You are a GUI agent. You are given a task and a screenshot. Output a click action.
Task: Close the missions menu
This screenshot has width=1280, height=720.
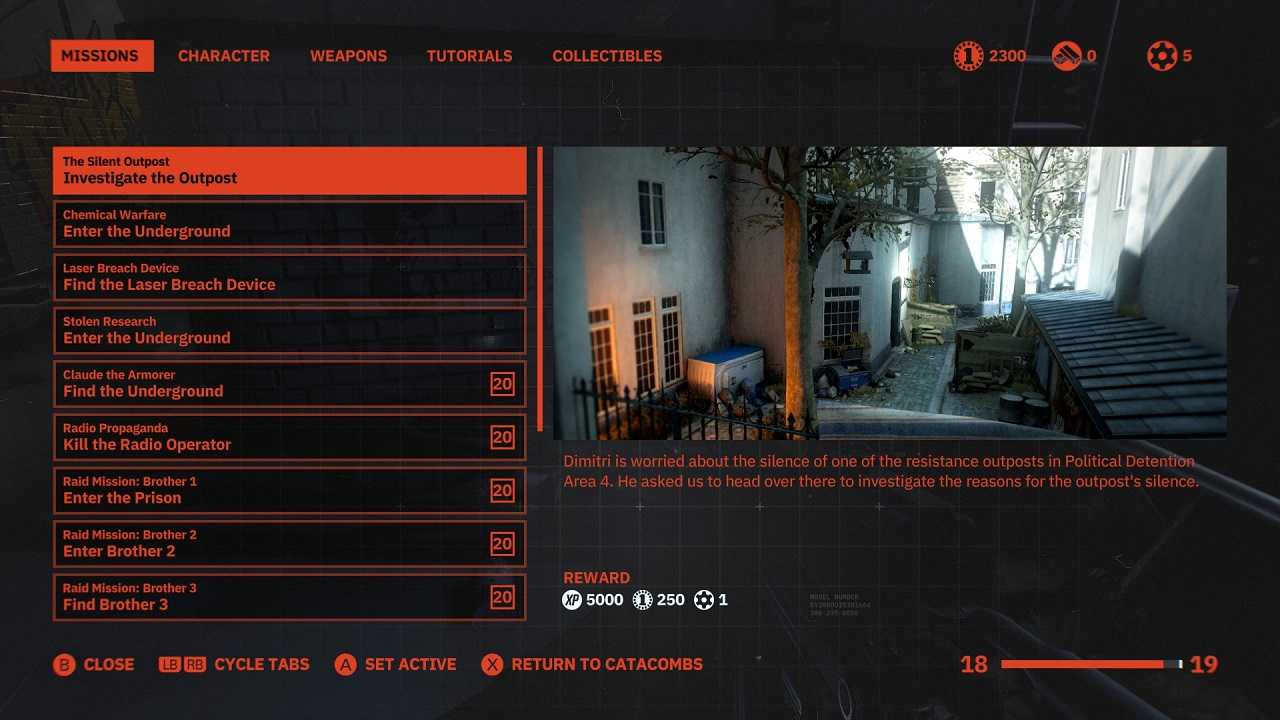(94, 664)
